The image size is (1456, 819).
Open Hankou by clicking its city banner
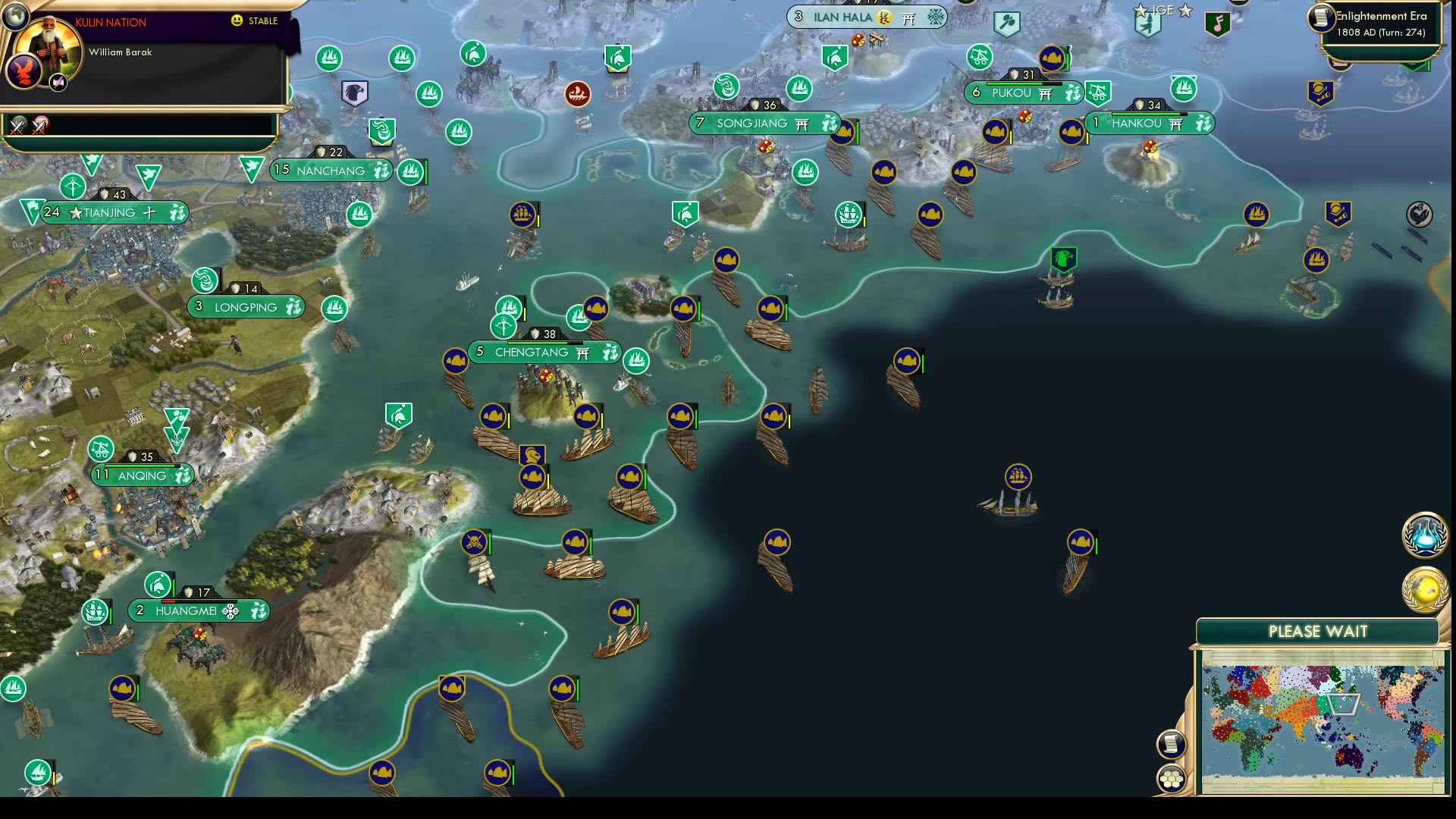[1137, 123]
